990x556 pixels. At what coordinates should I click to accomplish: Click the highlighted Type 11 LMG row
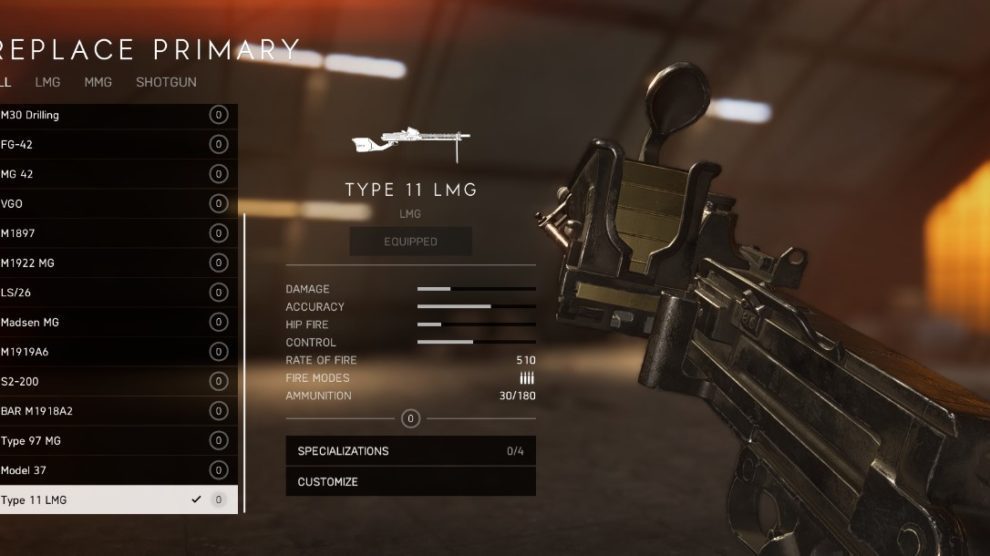pos(110,500)
